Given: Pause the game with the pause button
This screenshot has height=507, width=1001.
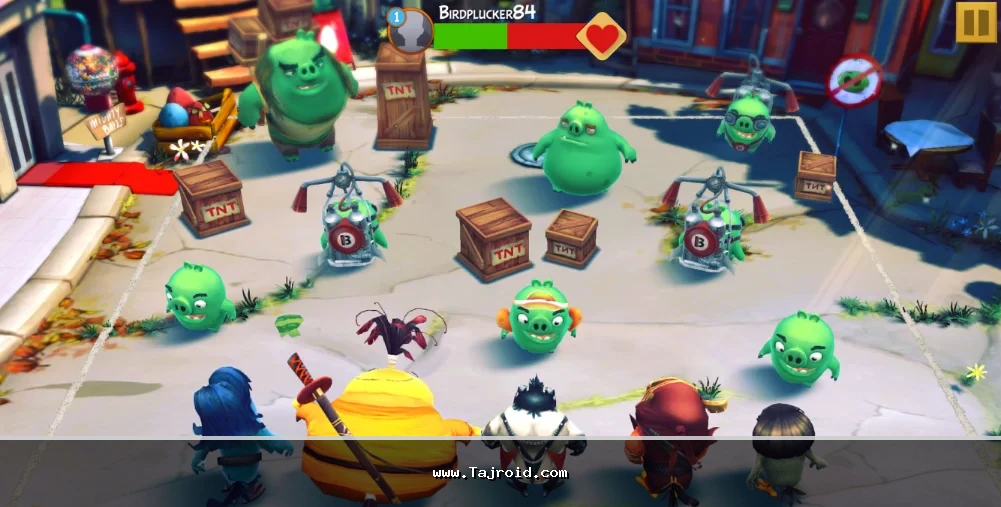Looking at the screenshot, I should click(976, 22).
